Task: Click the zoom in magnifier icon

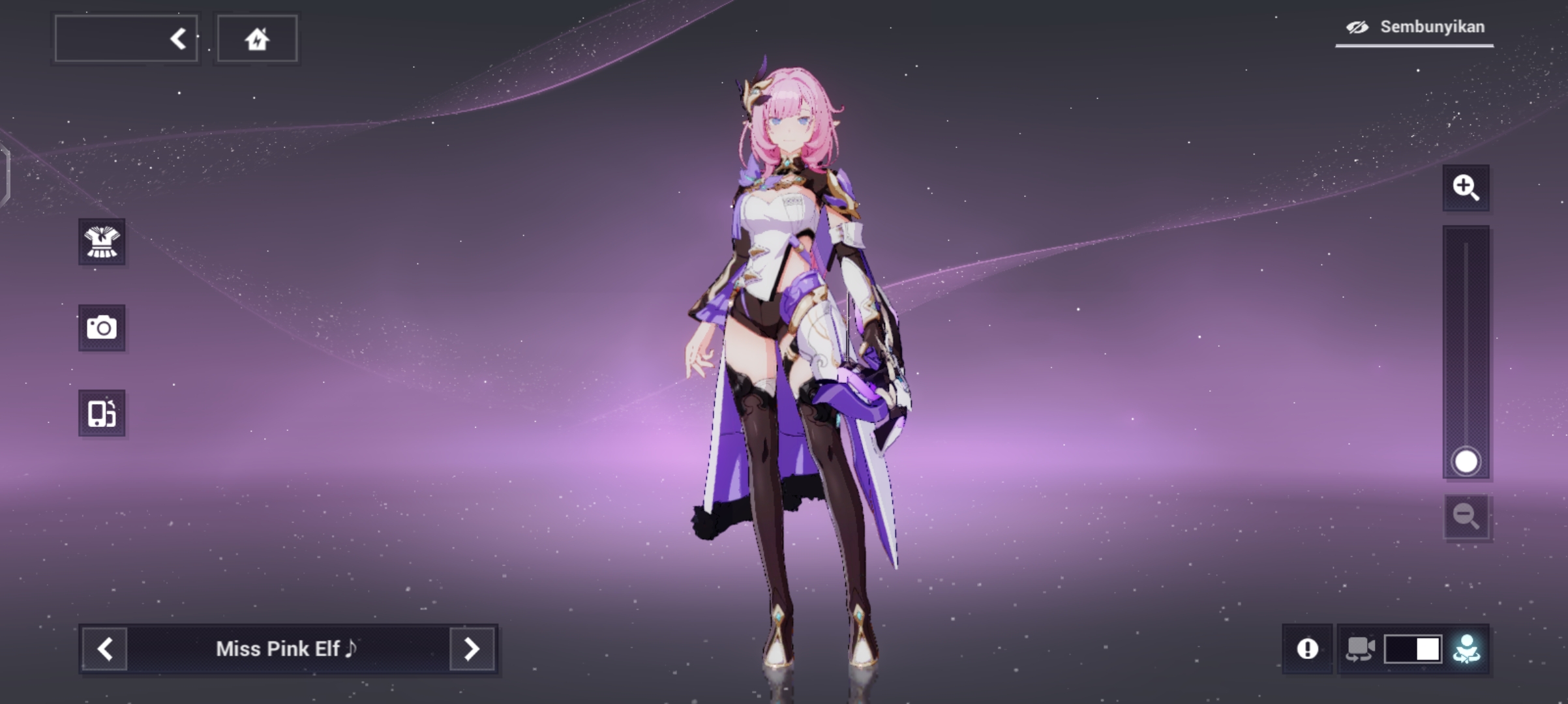Action: pos(1467,189)
